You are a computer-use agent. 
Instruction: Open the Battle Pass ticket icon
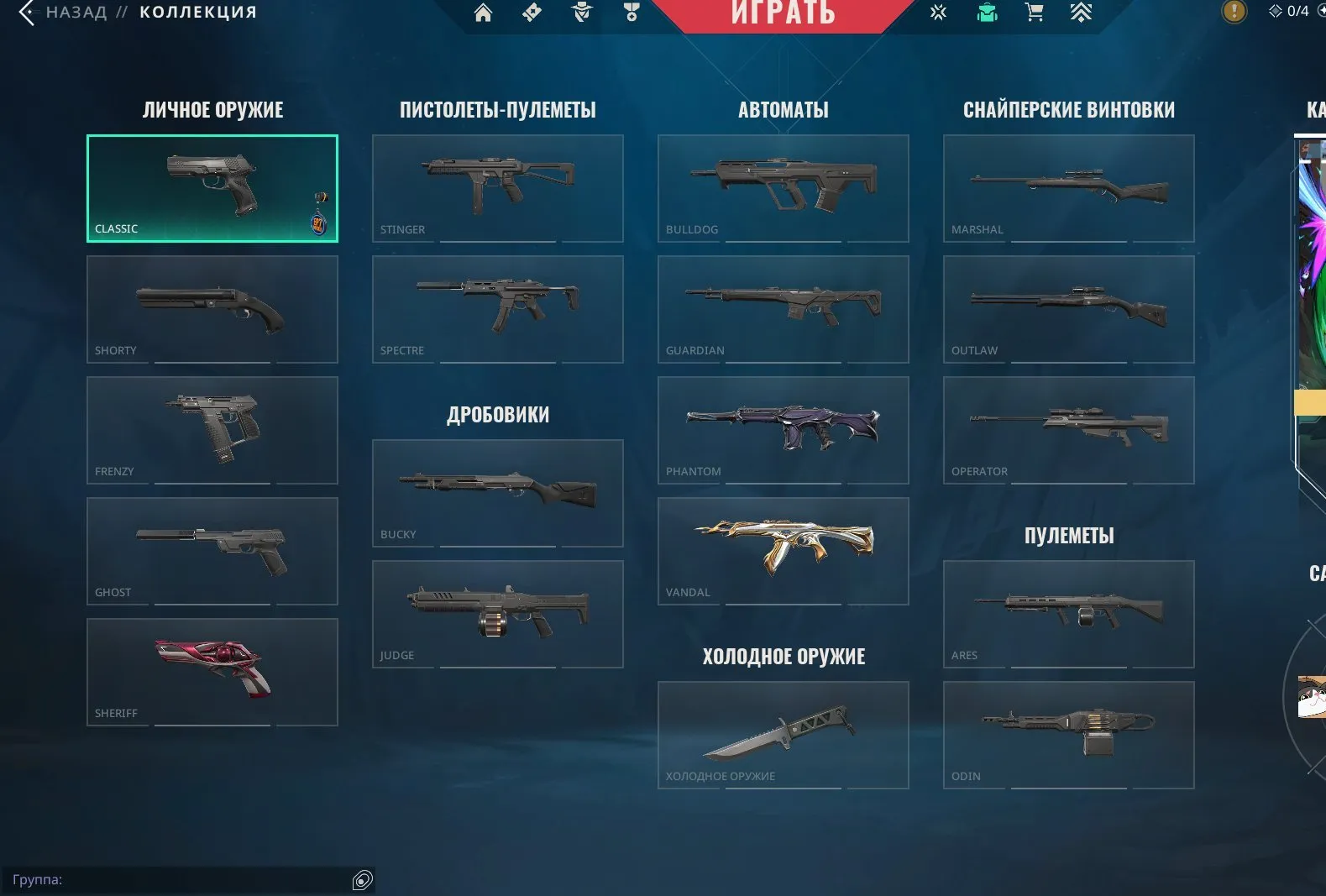tap(532, 13)
